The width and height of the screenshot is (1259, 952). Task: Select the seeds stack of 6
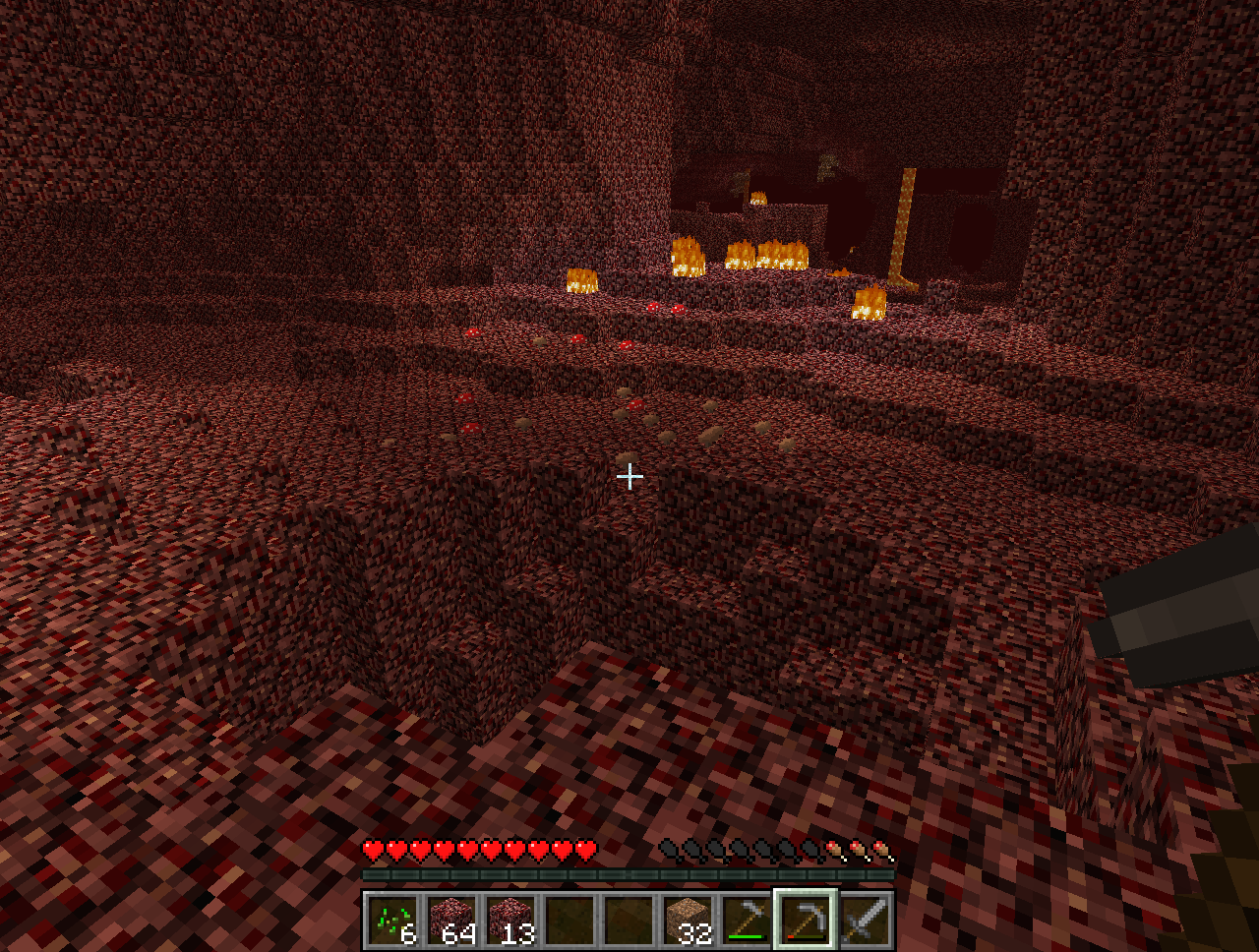pyautogui.click(x=393, y=921)
